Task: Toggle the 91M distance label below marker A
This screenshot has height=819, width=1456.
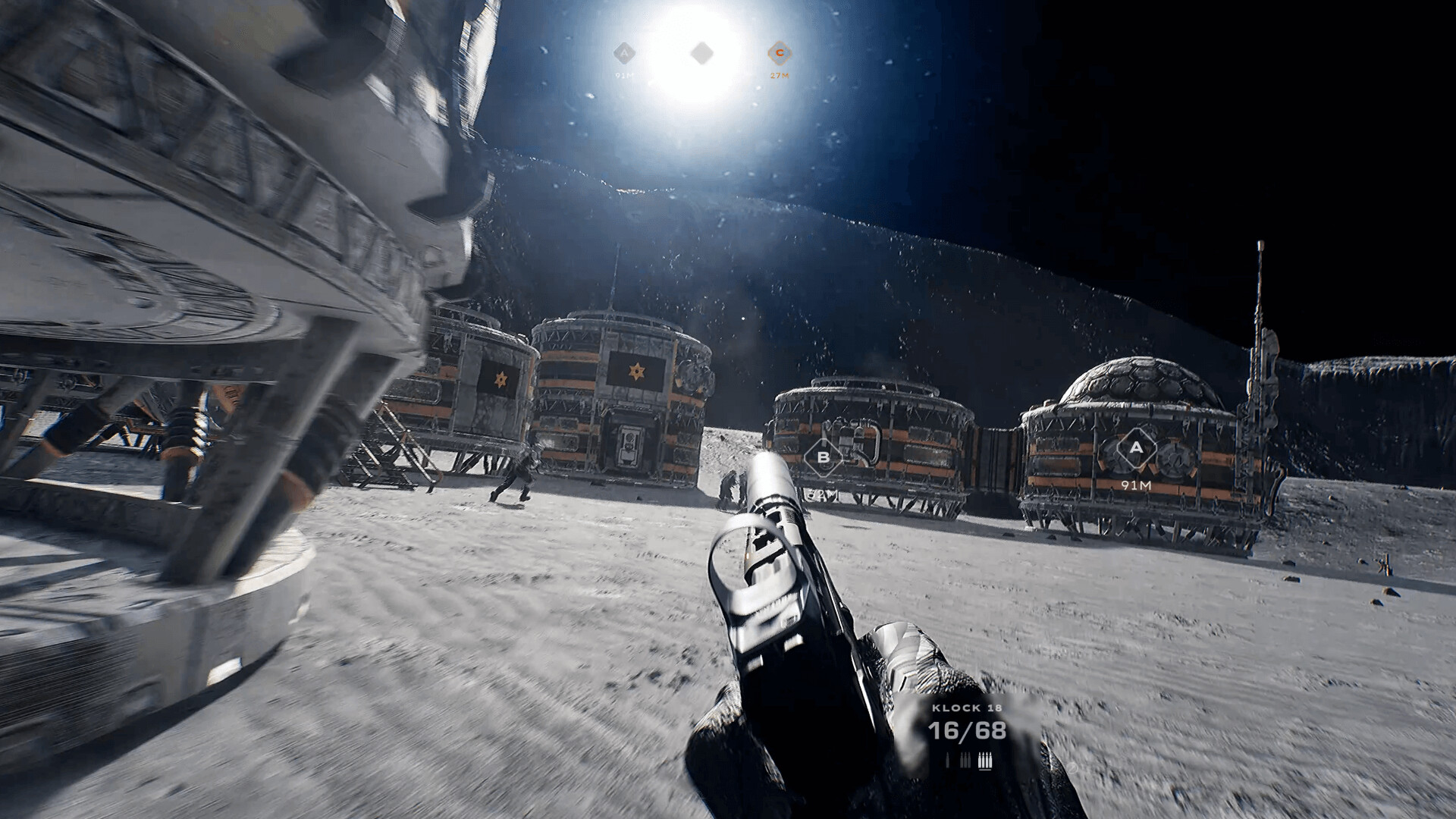Action: pos(625,76)
